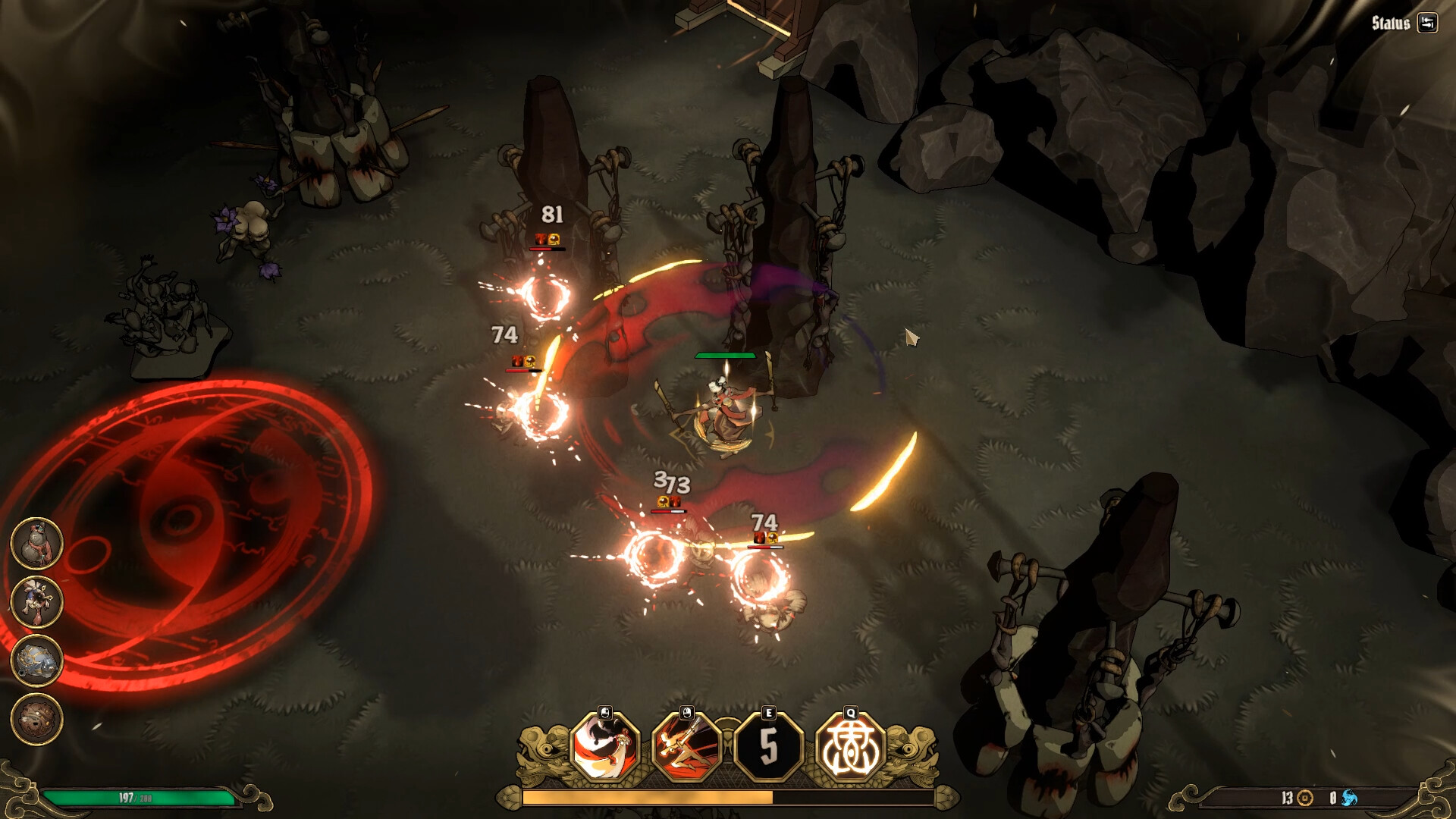Activate the red-white swirl slash skill
Image resolution: width=1456 pixels, height=819 pixels.
click(x=605, y=747)
